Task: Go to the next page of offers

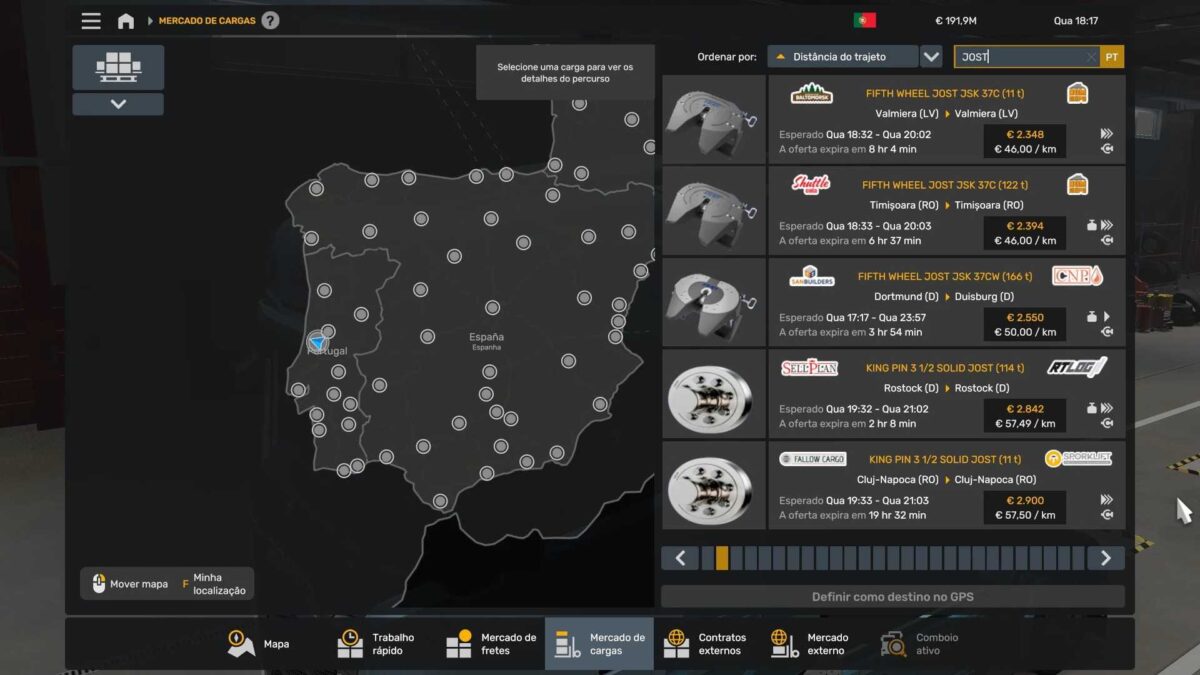Action: (x=1105, y=558)
